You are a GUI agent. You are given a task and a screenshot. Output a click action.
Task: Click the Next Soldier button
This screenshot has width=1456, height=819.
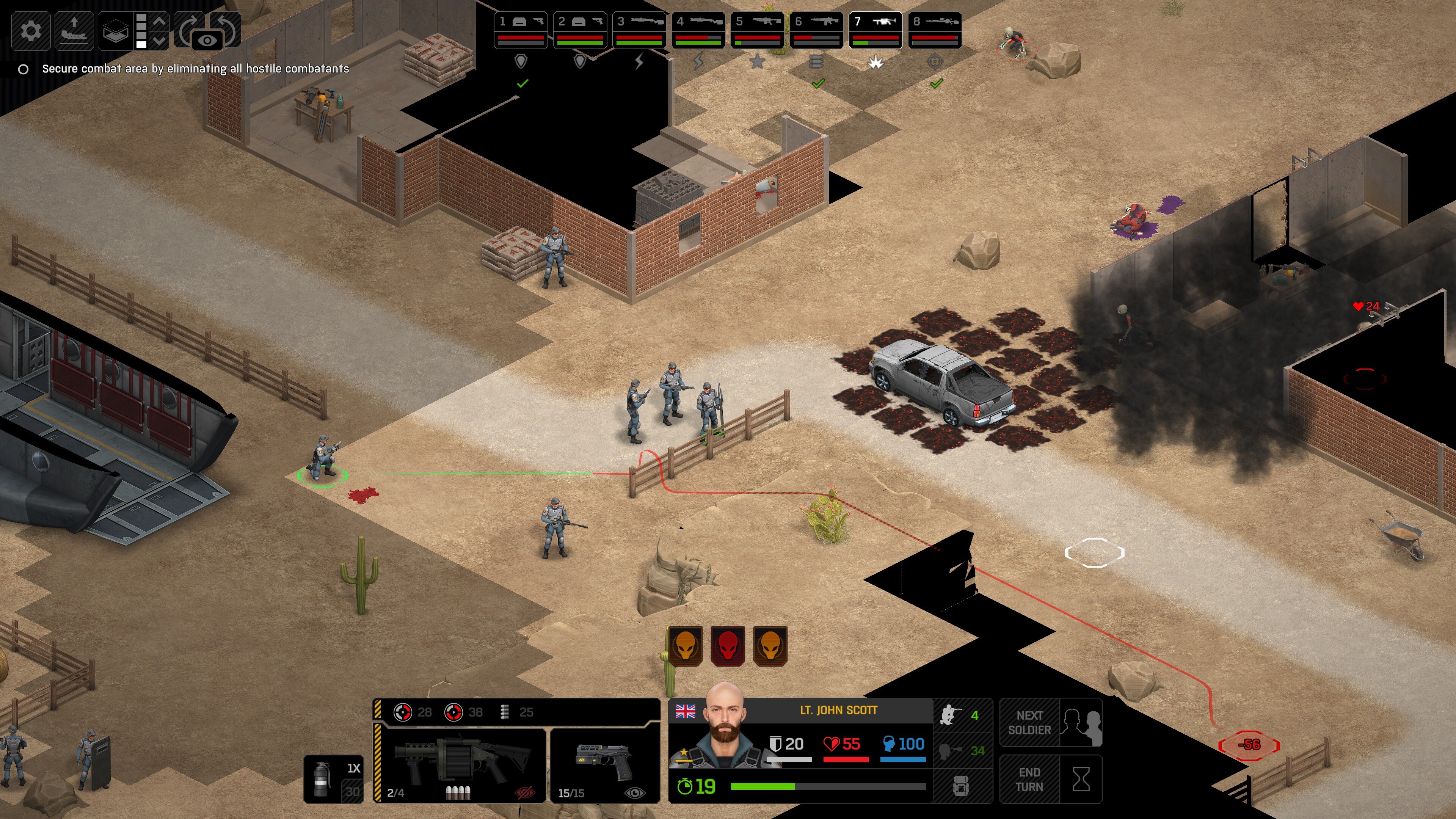[1050, 723]
